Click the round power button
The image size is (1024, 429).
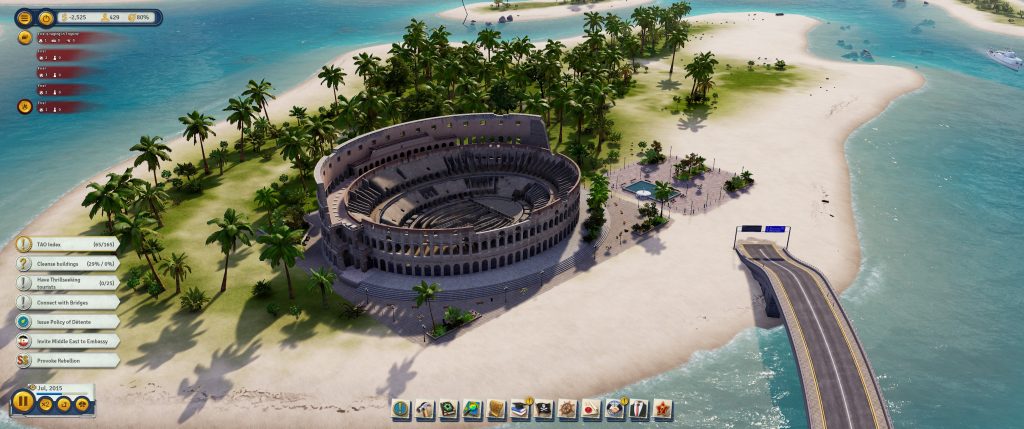[46, 17]
